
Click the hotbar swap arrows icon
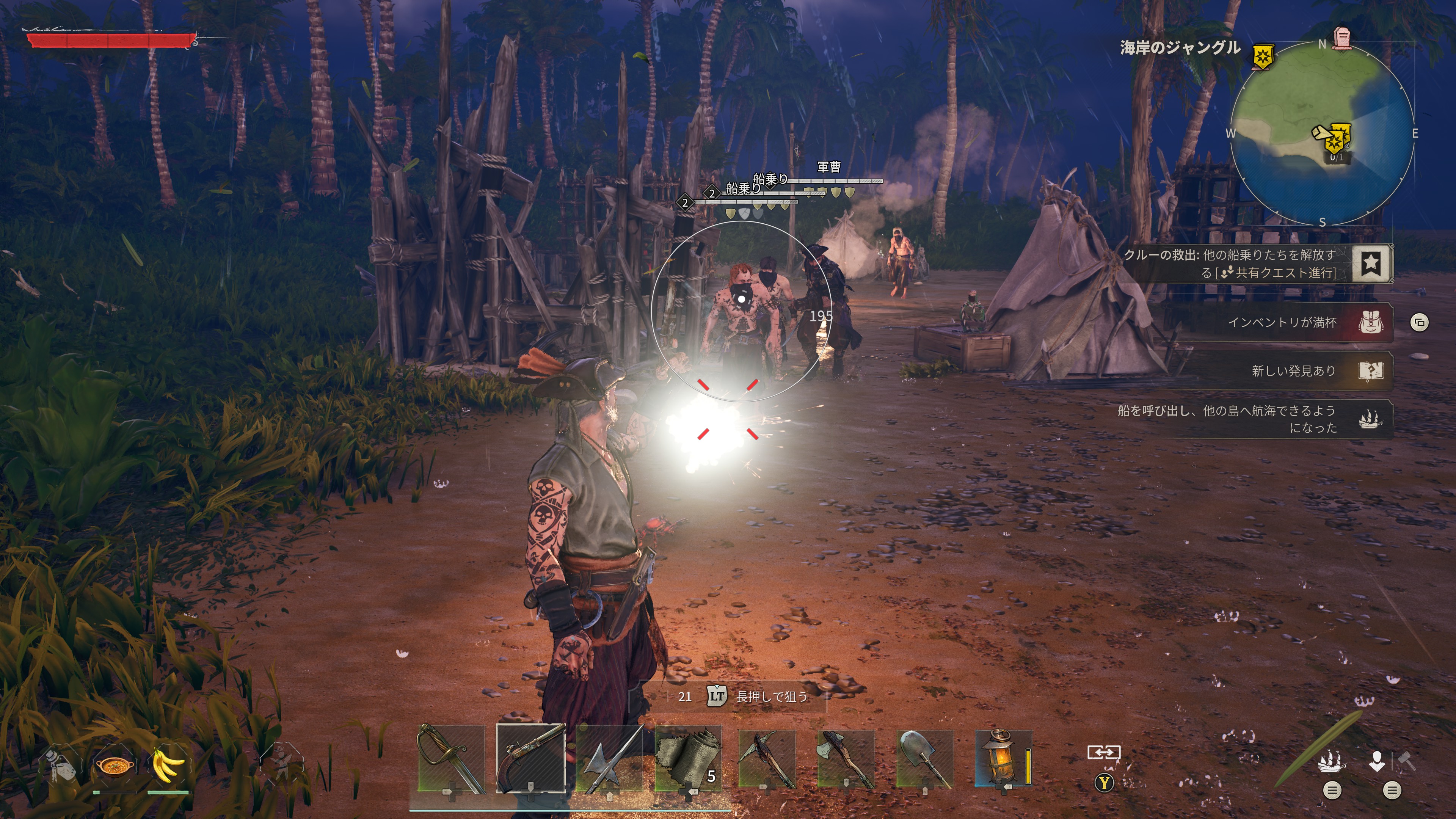[1104, 752]
